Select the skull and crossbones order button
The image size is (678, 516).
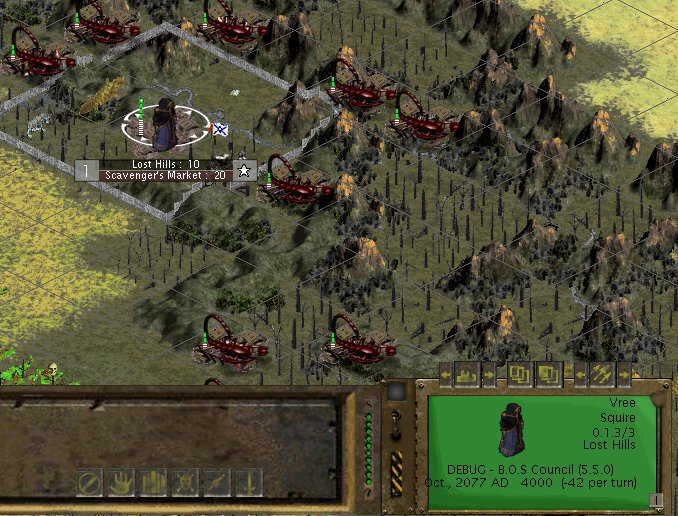point(185,482)
